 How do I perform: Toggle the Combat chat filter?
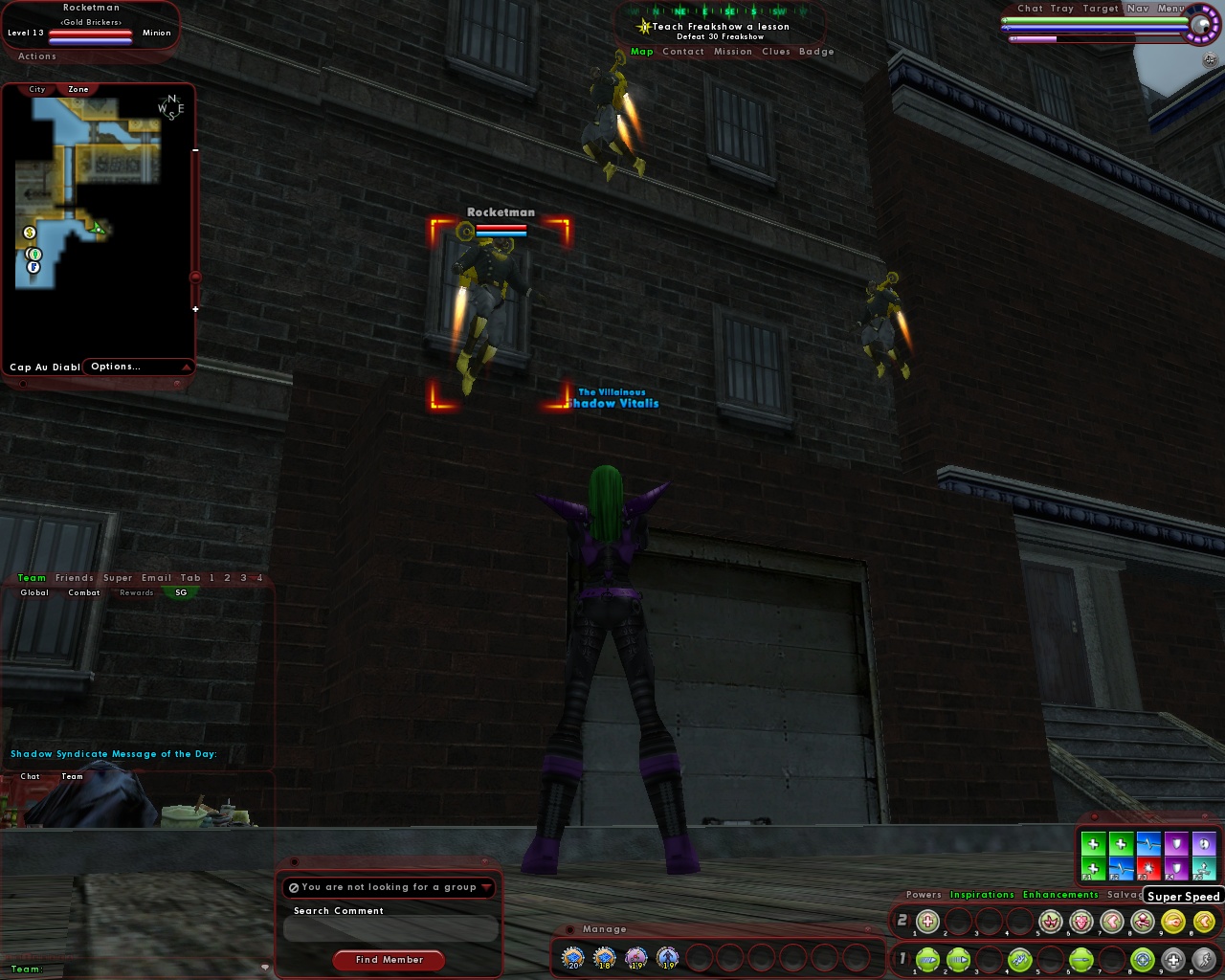click(83, 592)
